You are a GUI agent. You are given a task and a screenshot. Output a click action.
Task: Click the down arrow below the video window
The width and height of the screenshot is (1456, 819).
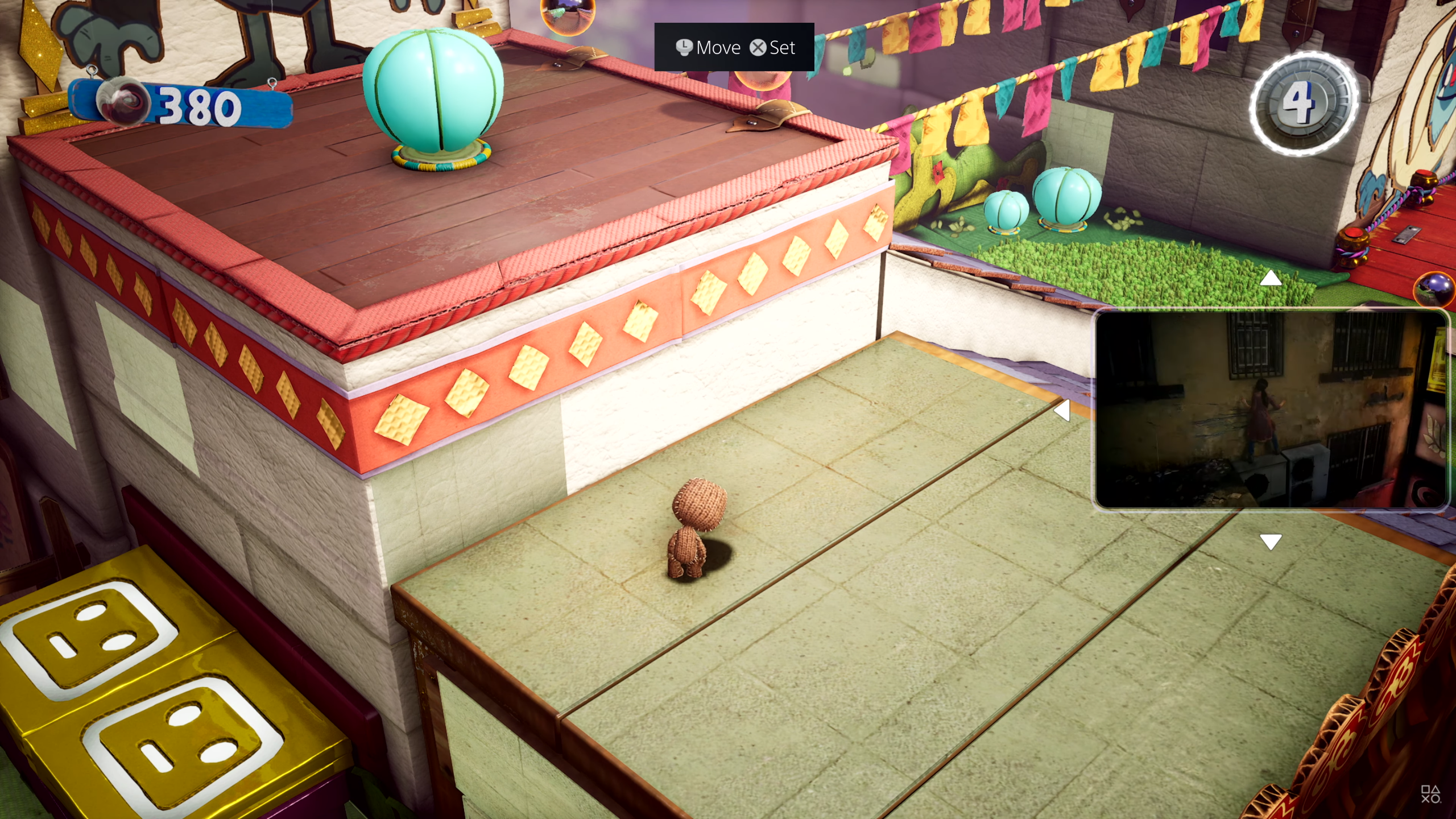[x=1271, y=541]
